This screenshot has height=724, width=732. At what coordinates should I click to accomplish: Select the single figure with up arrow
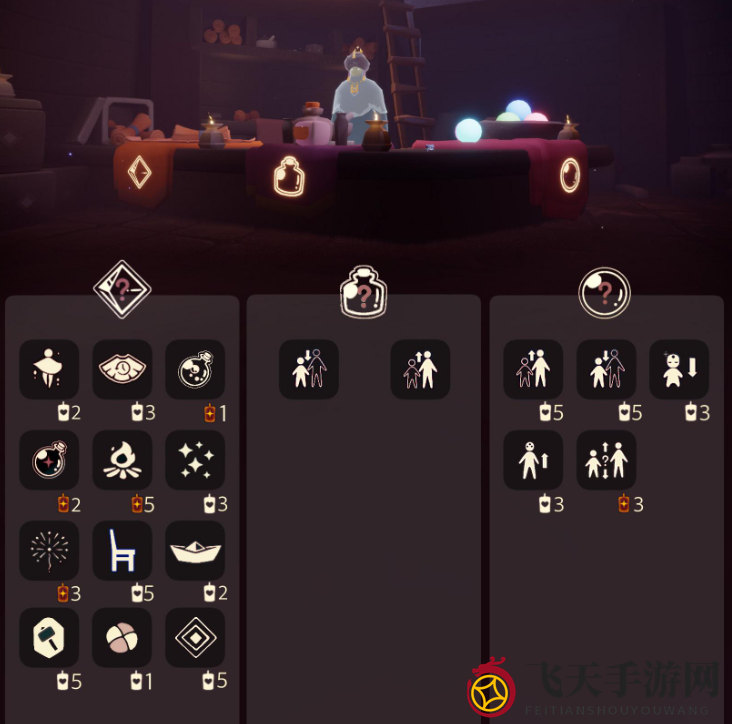[533, 459]
